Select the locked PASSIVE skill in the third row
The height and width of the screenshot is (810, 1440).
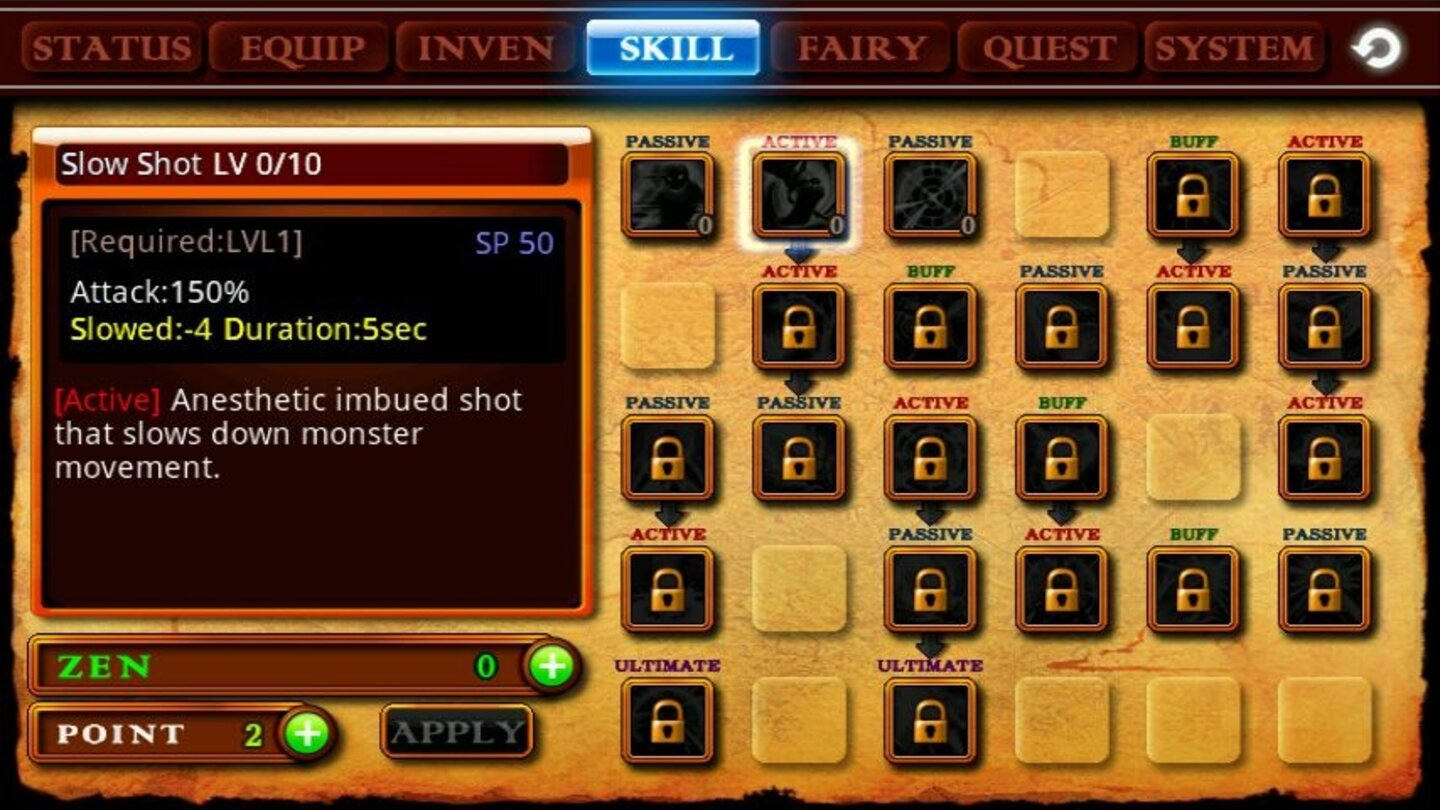[x=668, y=458]
